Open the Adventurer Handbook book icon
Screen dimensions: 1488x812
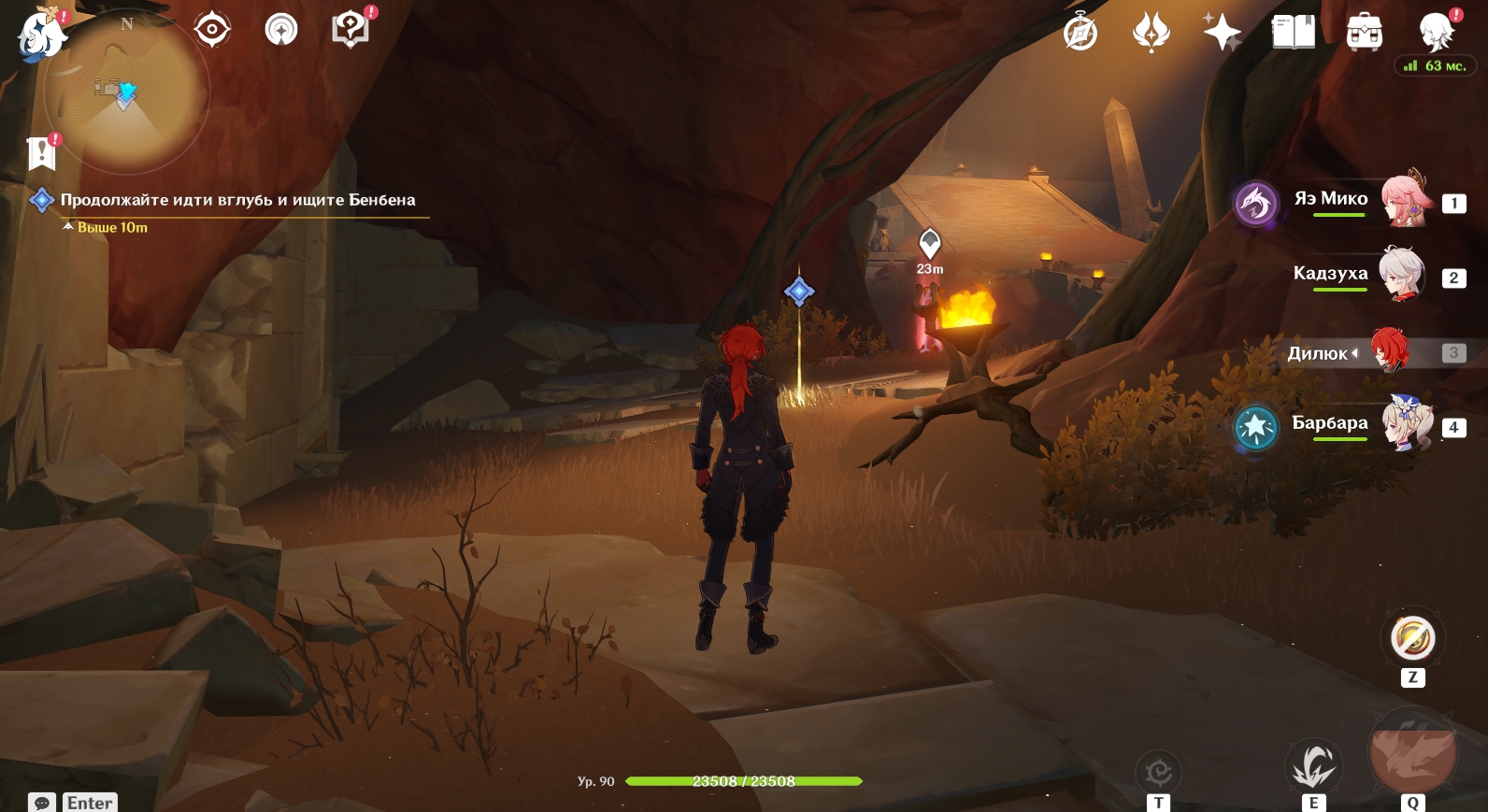coord(1293,33)
